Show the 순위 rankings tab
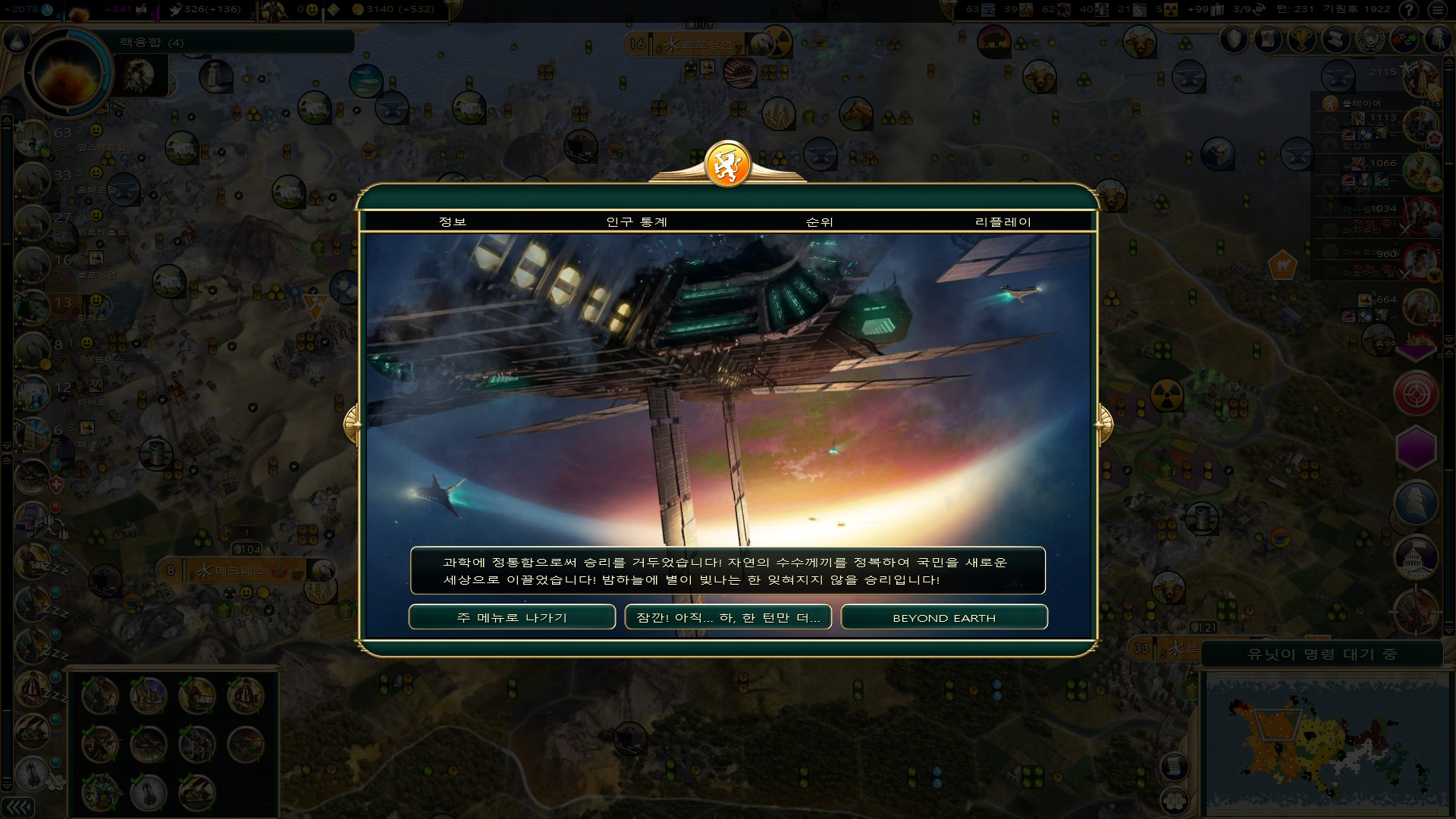Screen dimensions: 1456x819 pyautogui.click(x=820, y=221)
